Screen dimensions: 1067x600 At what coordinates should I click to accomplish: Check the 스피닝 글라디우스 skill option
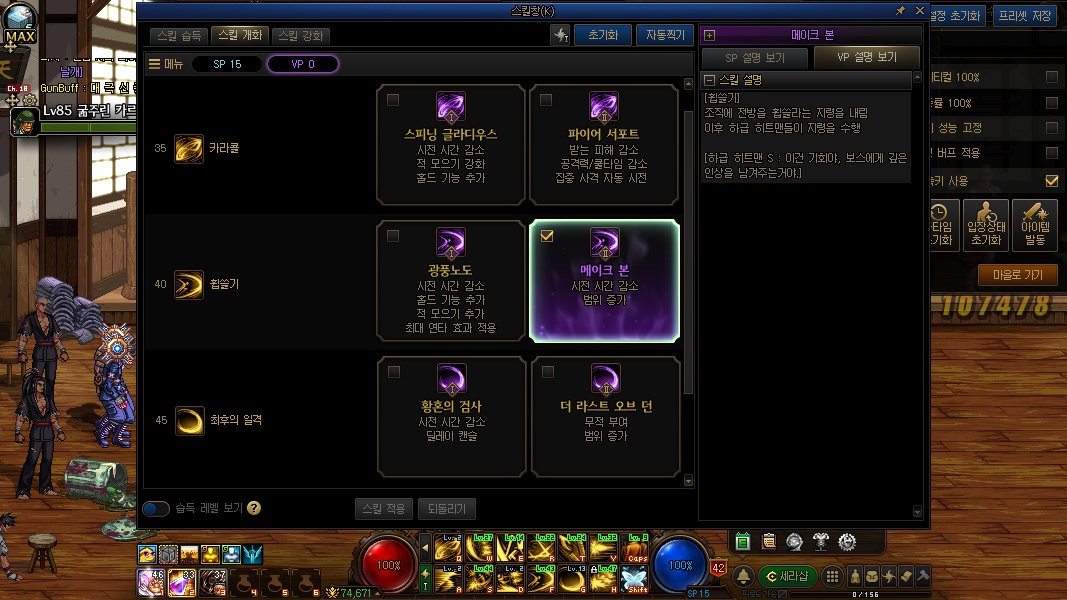tap(393, 100)
